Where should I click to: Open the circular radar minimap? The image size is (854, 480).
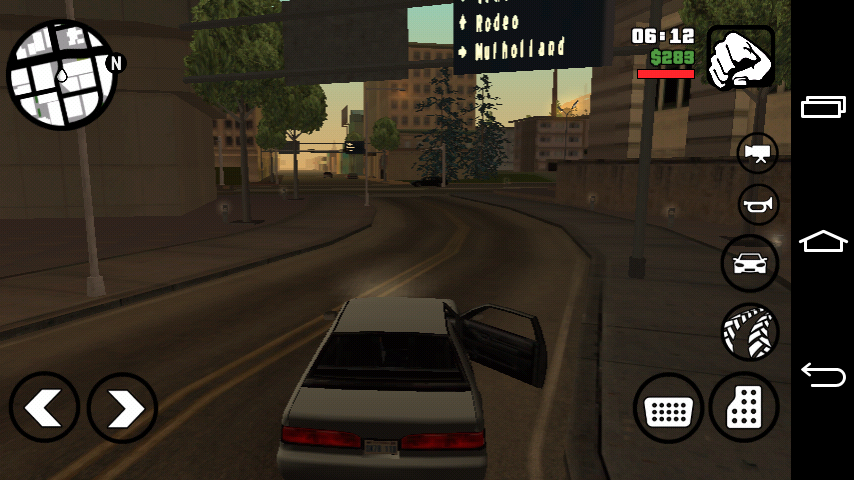(62, 74)
